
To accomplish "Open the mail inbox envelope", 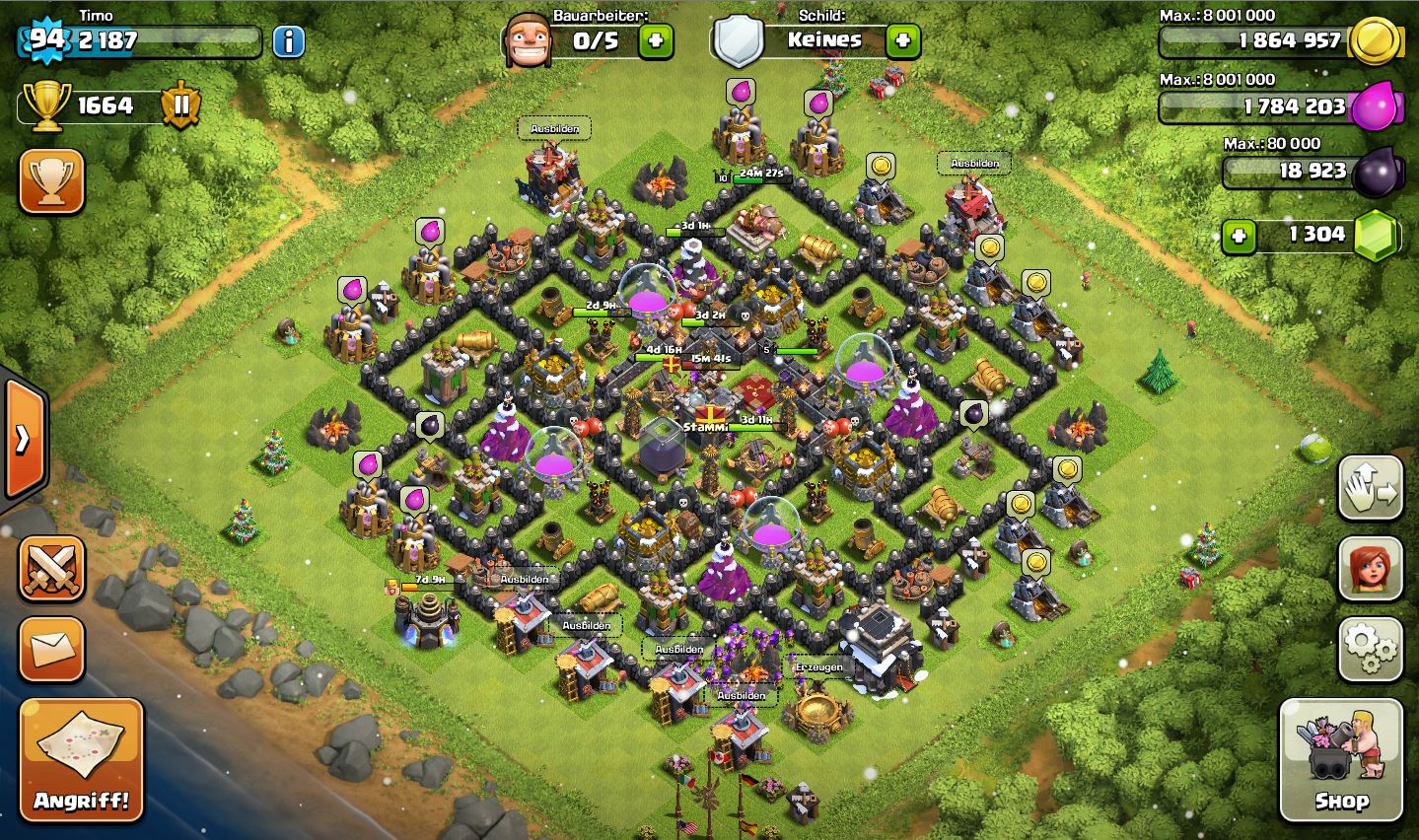I will point(51,649).
